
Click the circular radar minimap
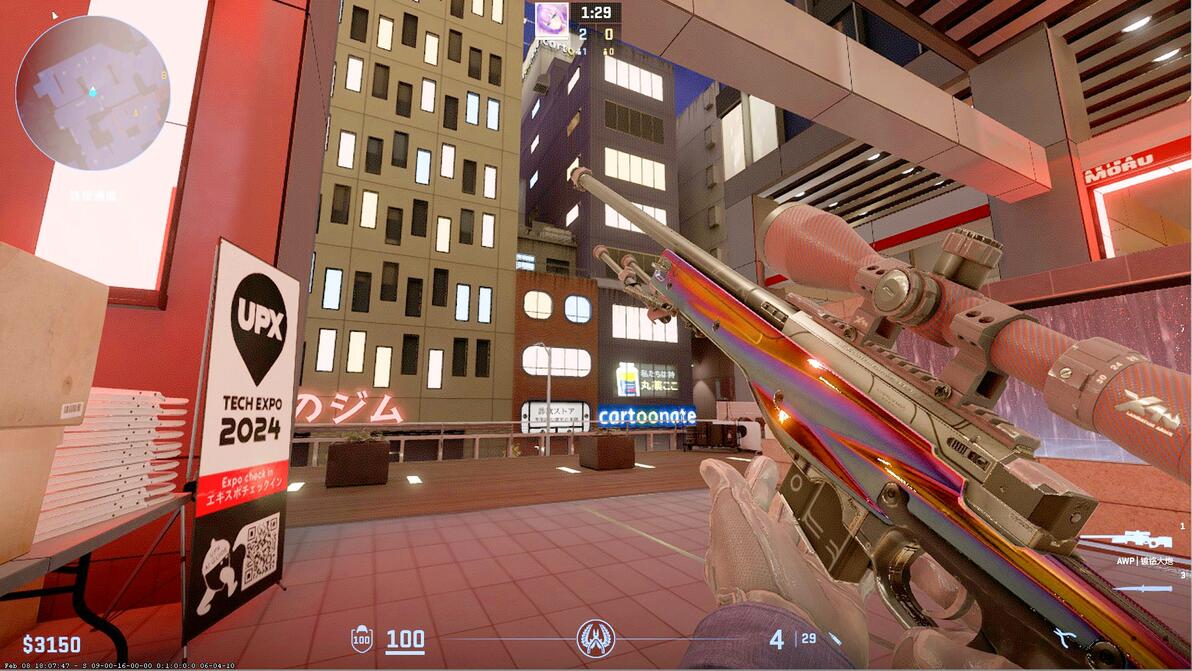pyautogui.click(x=93, y=92)
